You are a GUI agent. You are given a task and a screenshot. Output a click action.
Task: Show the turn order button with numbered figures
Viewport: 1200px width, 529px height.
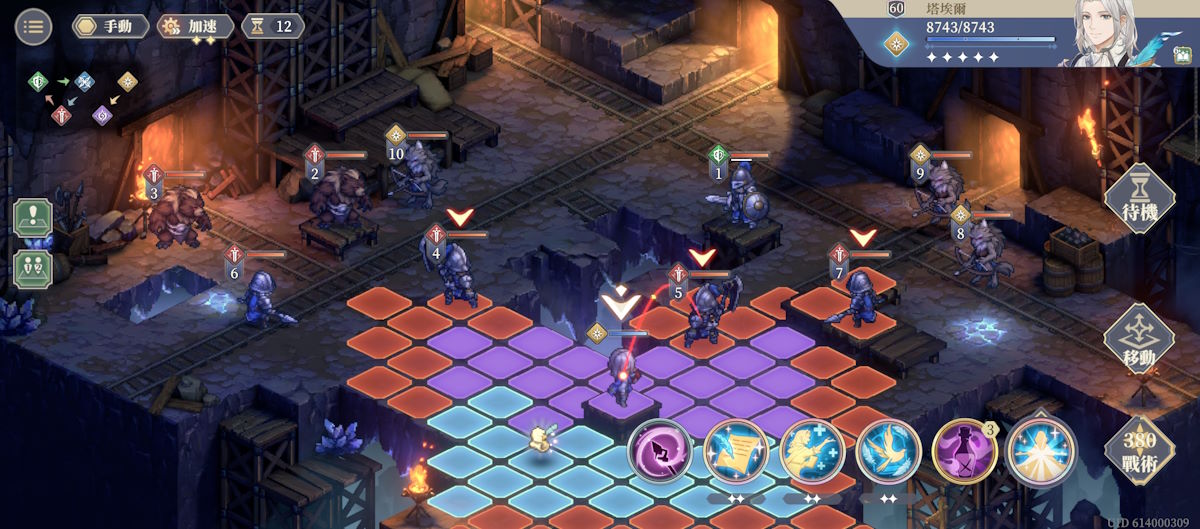coord(32,268)
